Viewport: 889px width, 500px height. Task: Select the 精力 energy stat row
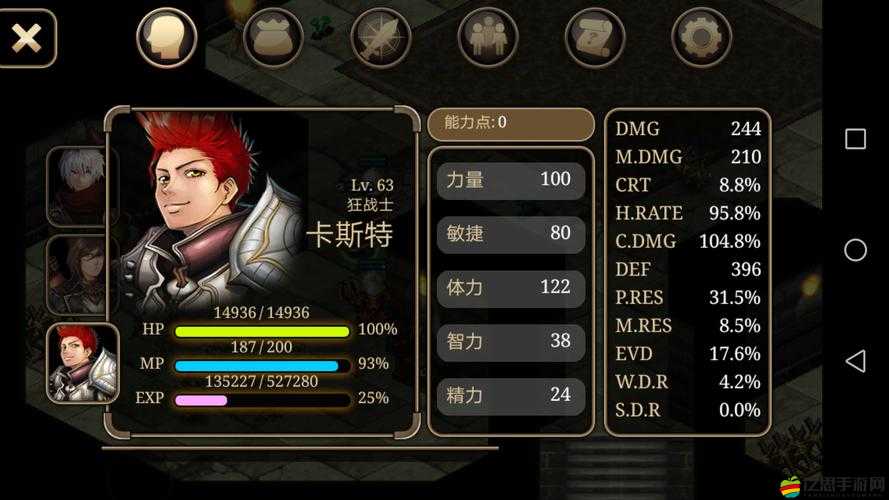tap(510, 395)
